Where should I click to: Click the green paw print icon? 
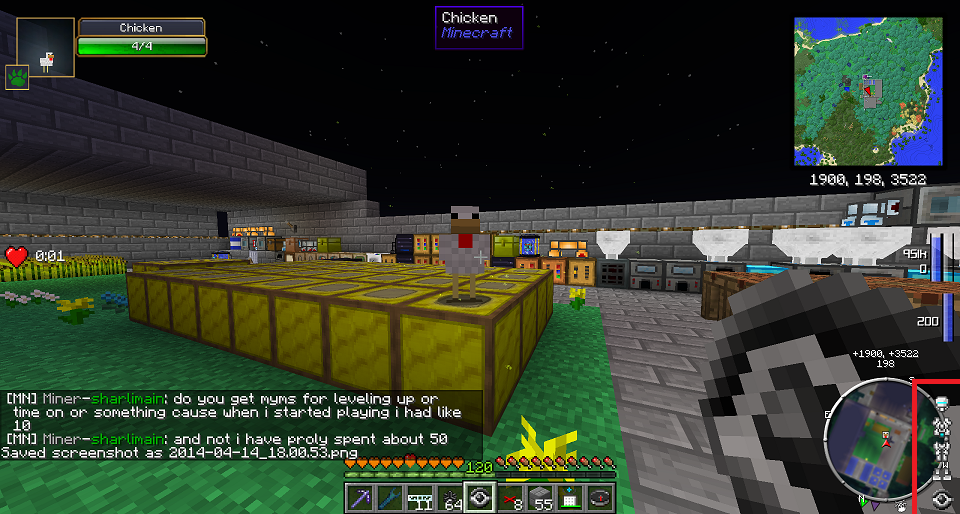pyautogui.click(x=16, y=77)
